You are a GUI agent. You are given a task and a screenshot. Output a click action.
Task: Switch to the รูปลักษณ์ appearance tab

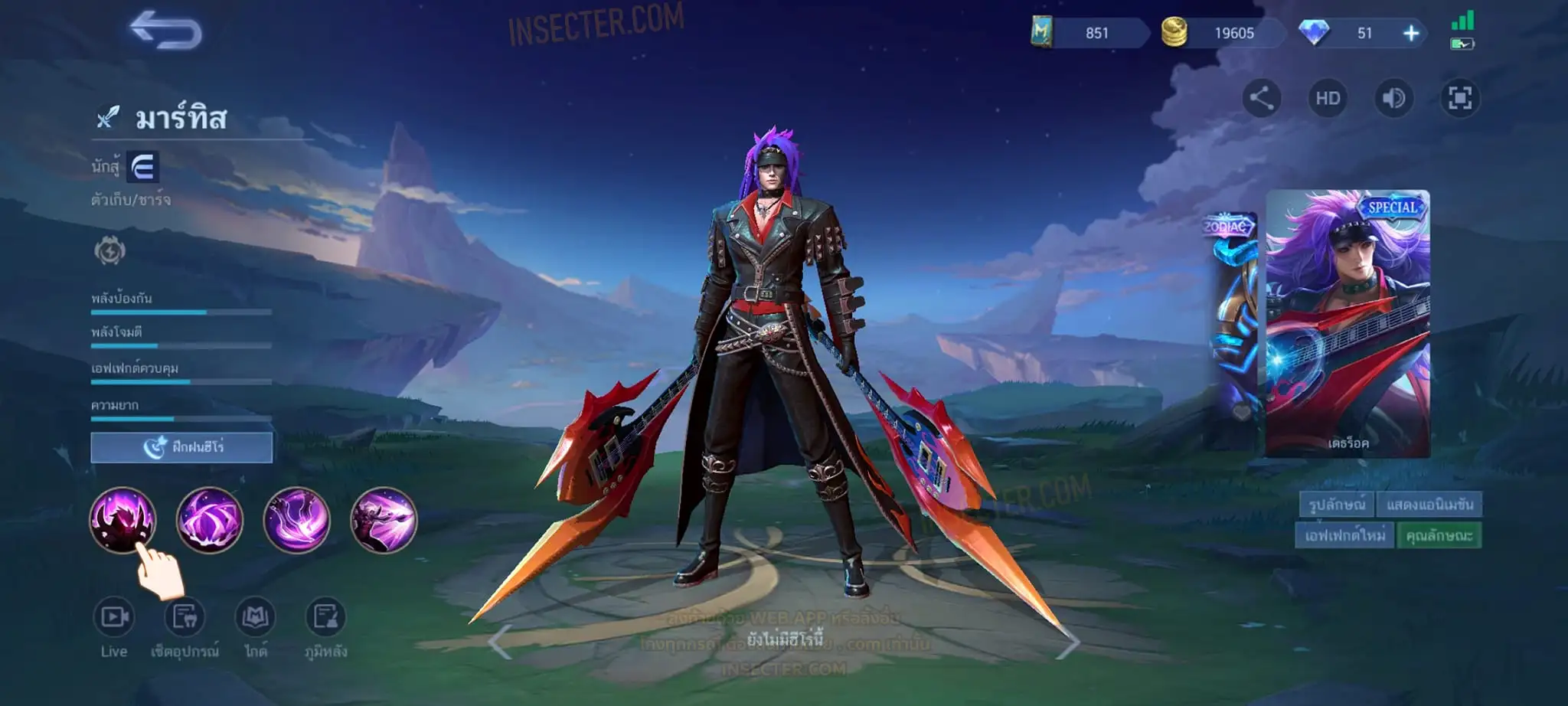coord(1336,505)
